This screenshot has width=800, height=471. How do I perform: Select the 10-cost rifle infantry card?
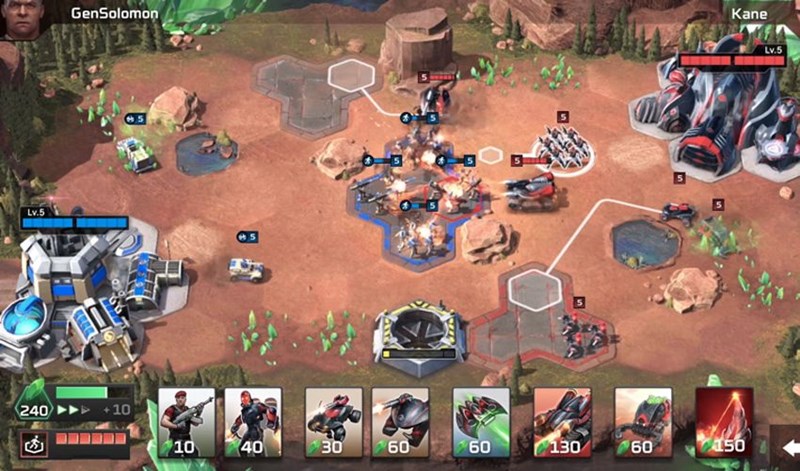tap(186, 422)
